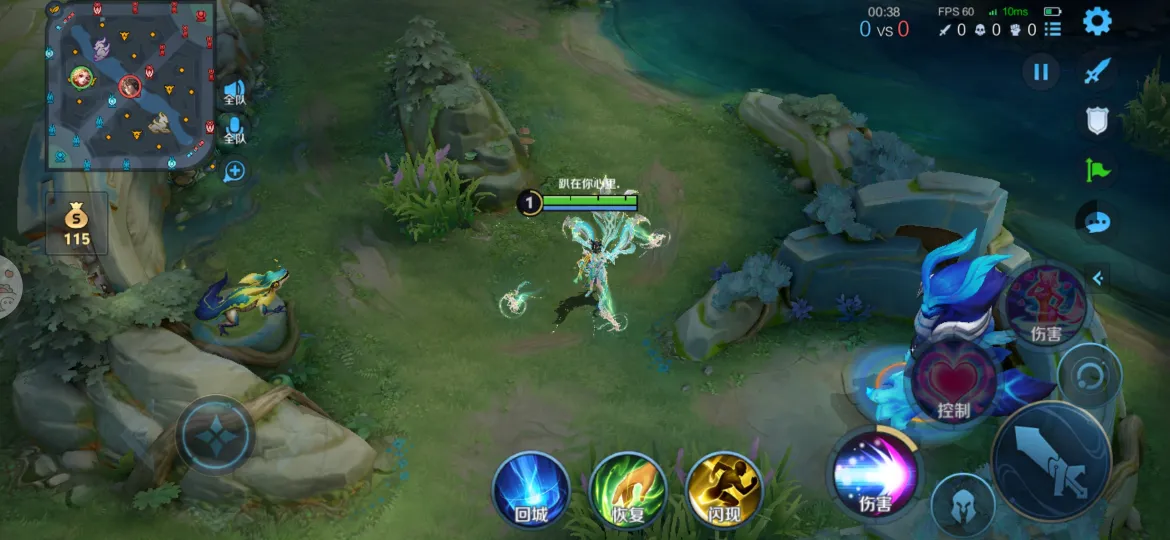Cast the heart 控制 skill
The image size is (1170, 540).
coord(952,382)
